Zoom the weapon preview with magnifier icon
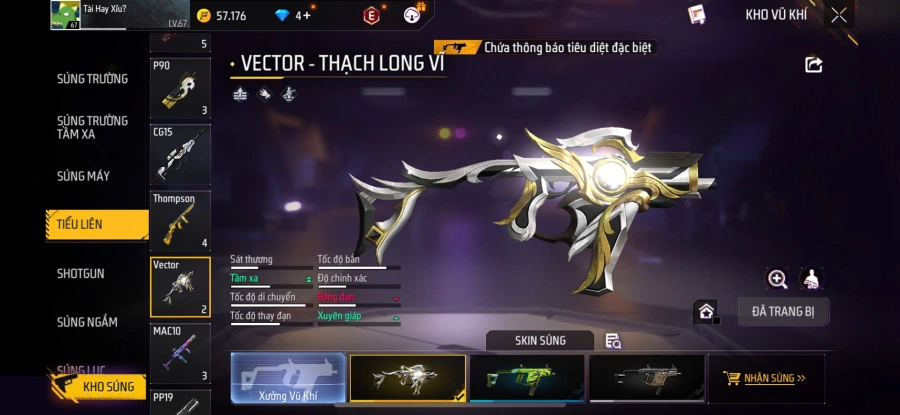This screenshot has height=415, width=900. click(x=777, y=279)
